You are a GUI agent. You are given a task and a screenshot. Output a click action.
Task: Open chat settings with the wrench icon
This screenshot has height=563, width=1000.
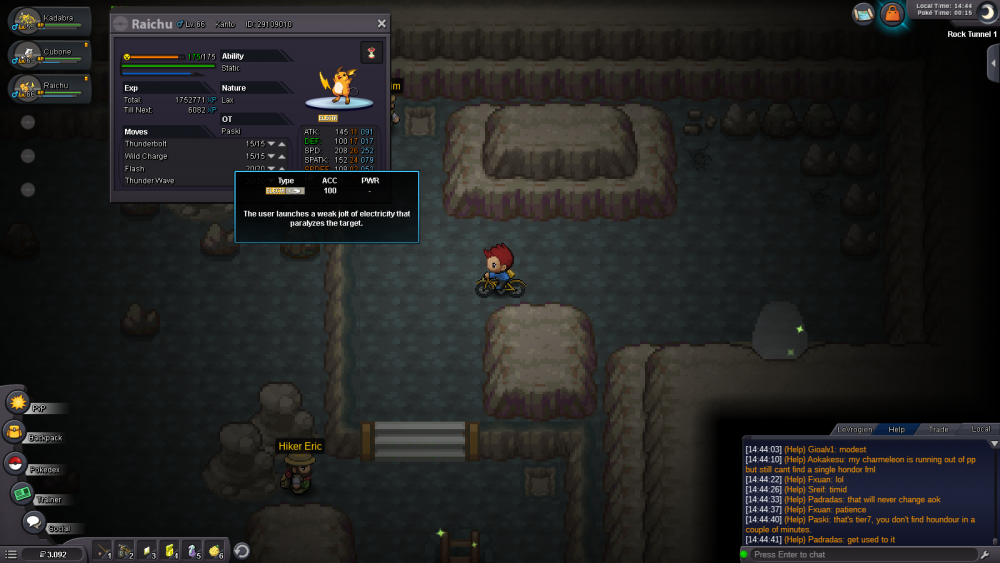coord(984,554)
